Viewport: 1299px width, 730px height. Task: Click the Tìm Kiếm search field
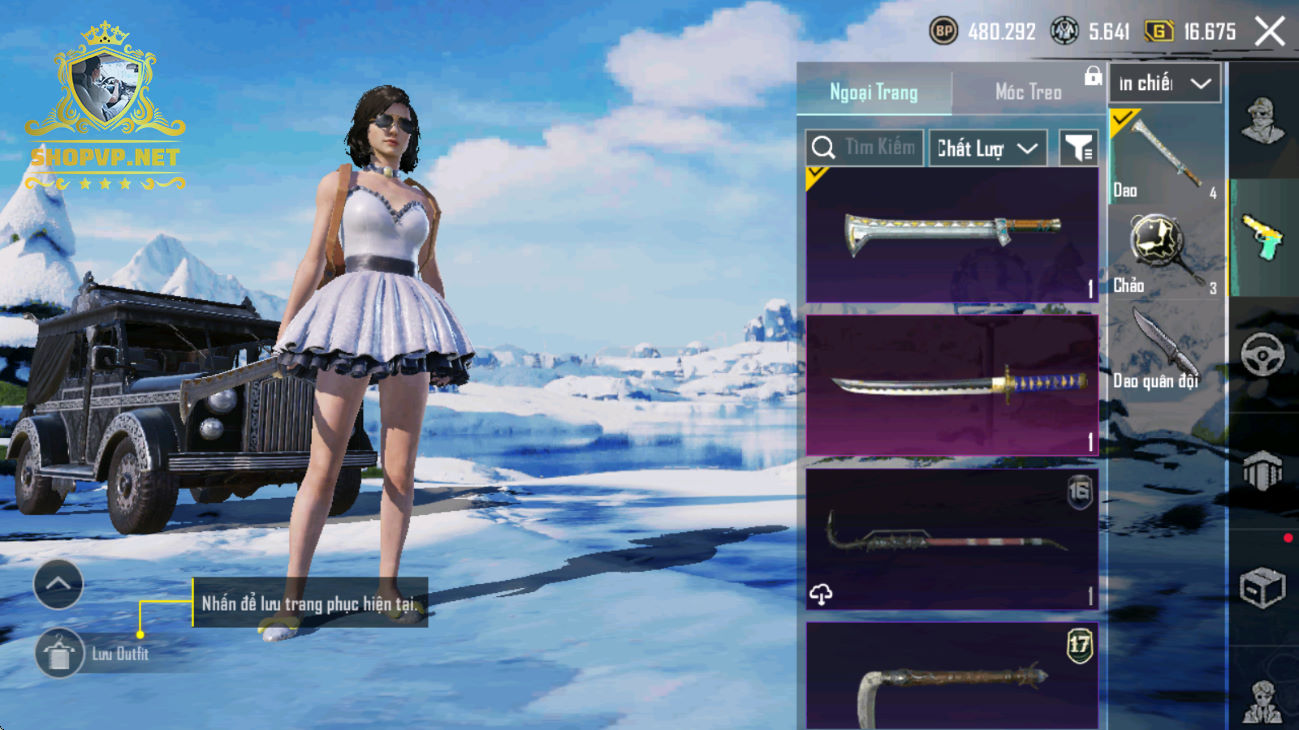[x=865, y=148]
